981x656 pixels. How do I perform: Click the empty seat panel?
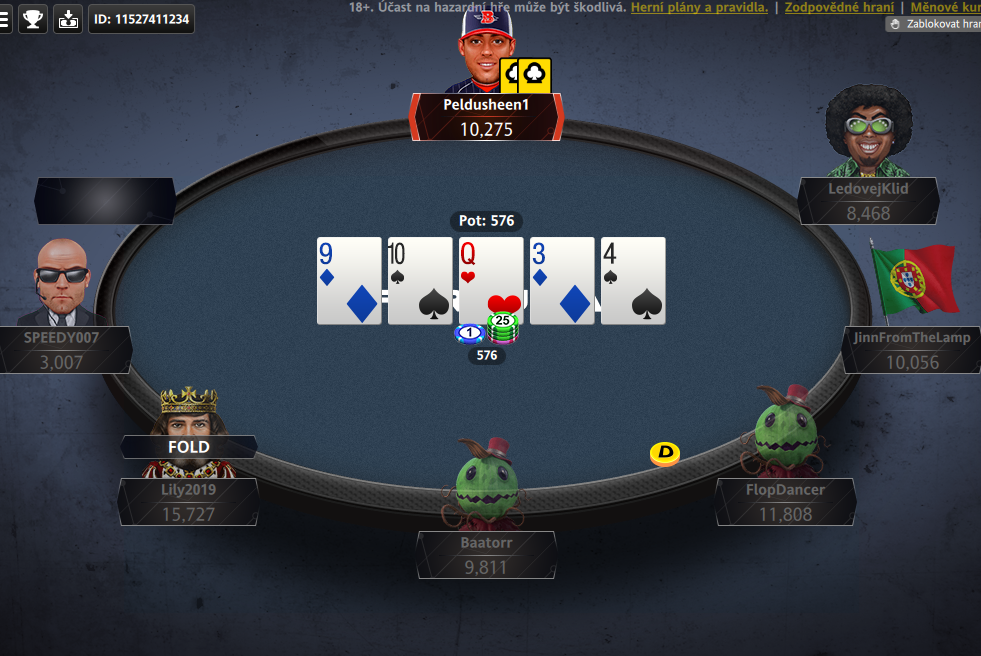click(105, 201)
